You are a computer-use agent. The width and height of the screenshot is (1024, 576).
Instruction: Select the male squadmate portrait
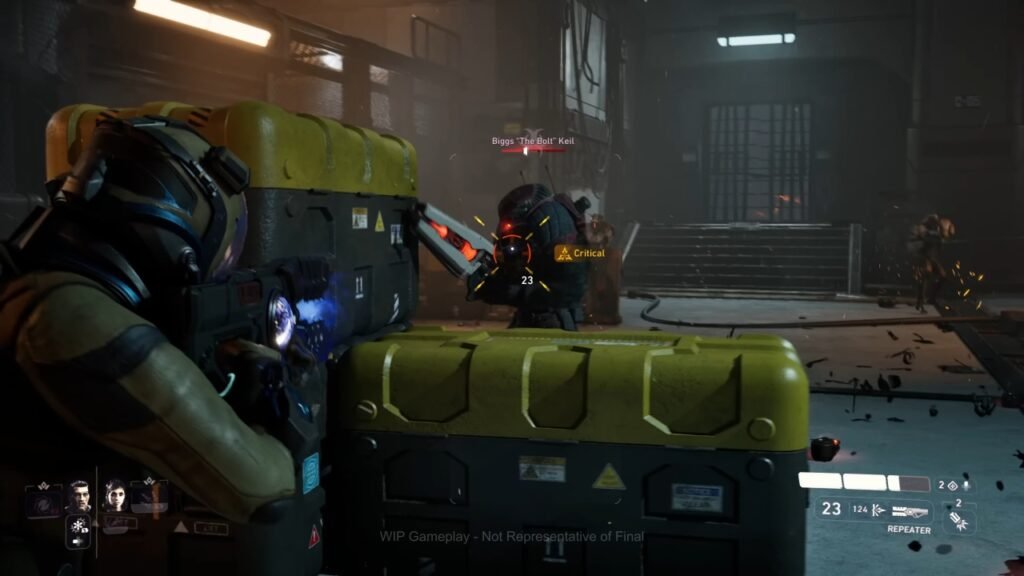[x=79, y=496]
